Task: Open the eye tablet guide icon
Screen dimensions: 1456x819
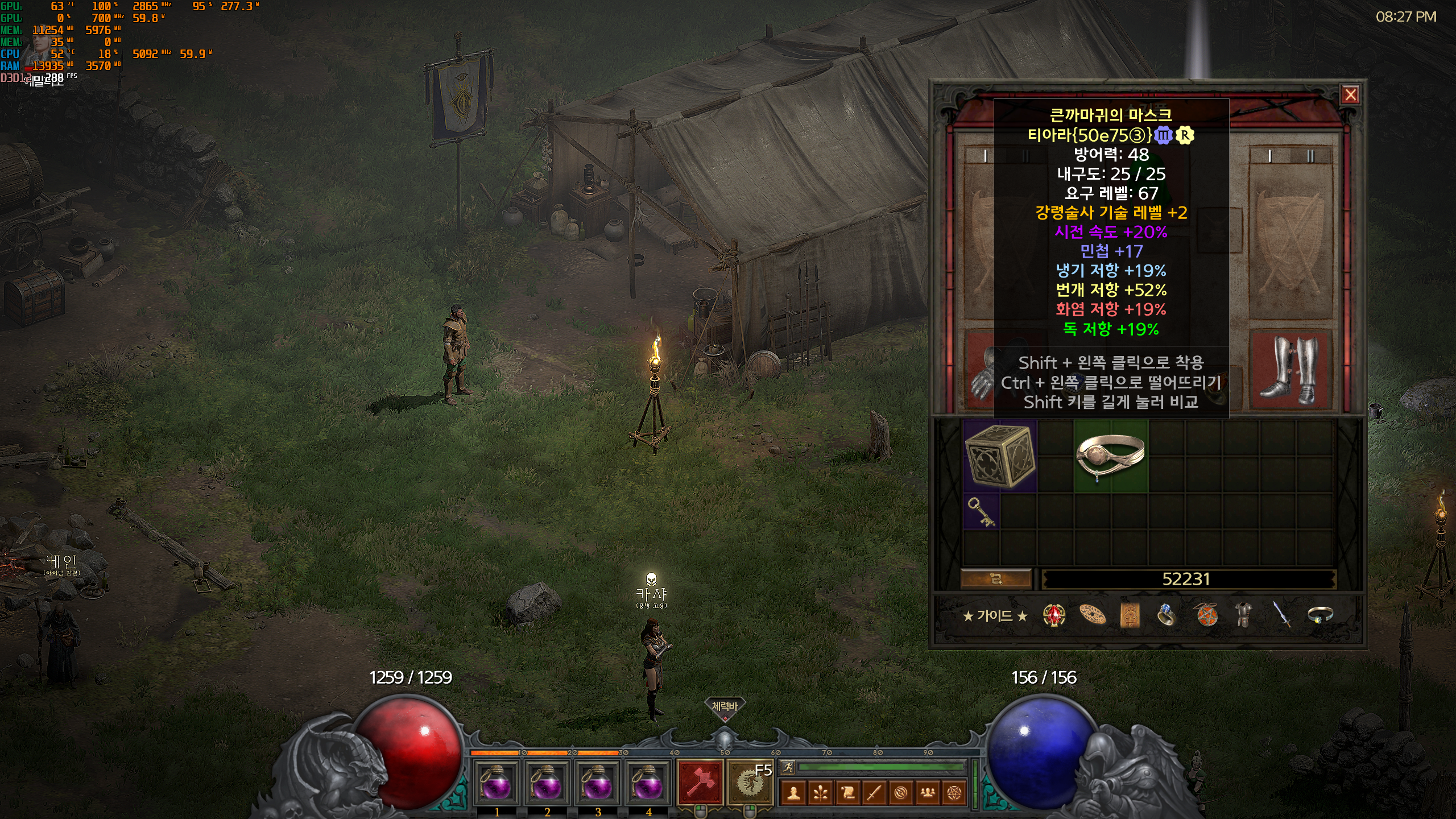Action: click(1130, 615)
